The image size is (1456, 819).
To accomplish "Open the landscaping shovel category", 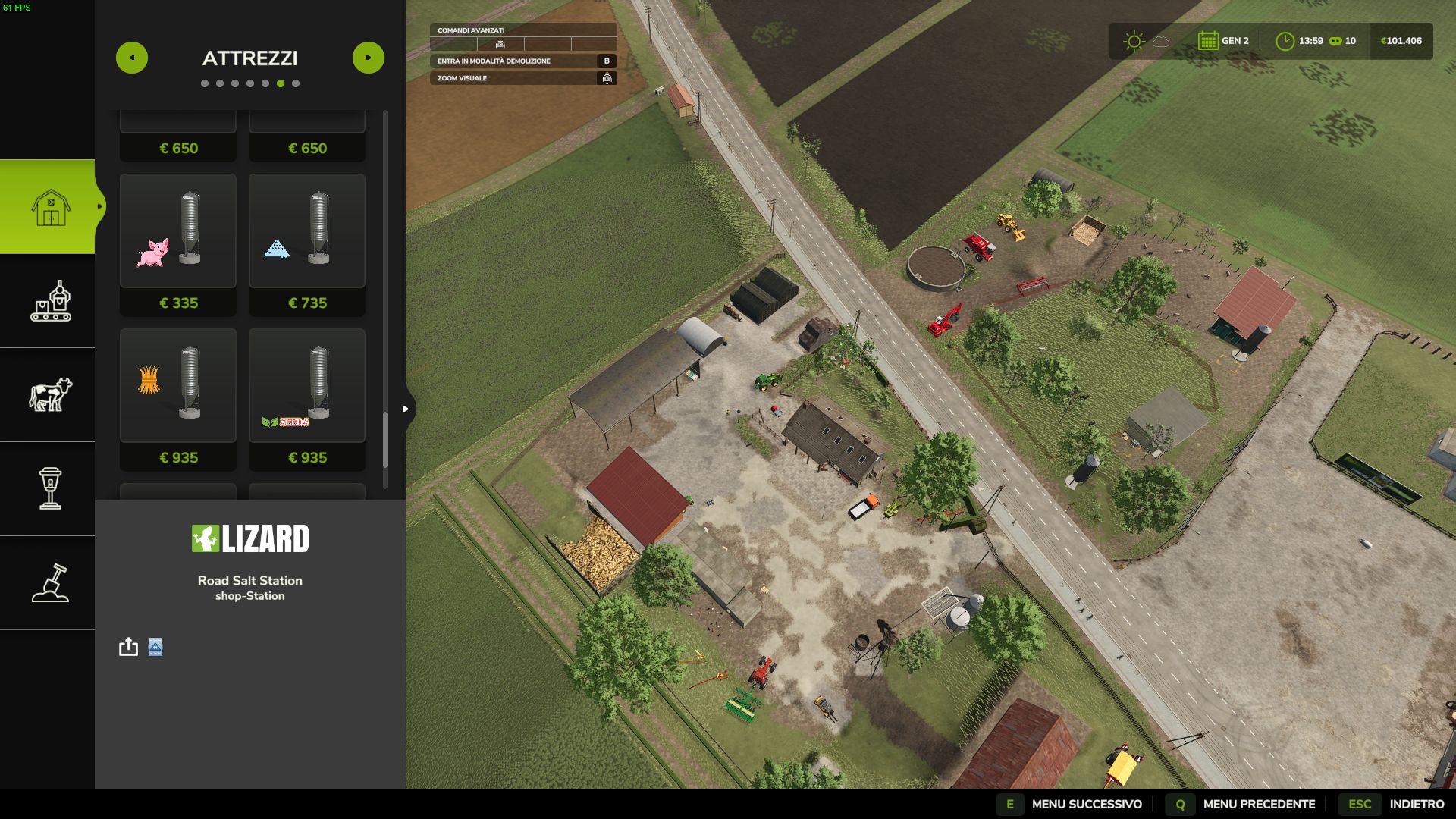I will [x=50, y=583].
